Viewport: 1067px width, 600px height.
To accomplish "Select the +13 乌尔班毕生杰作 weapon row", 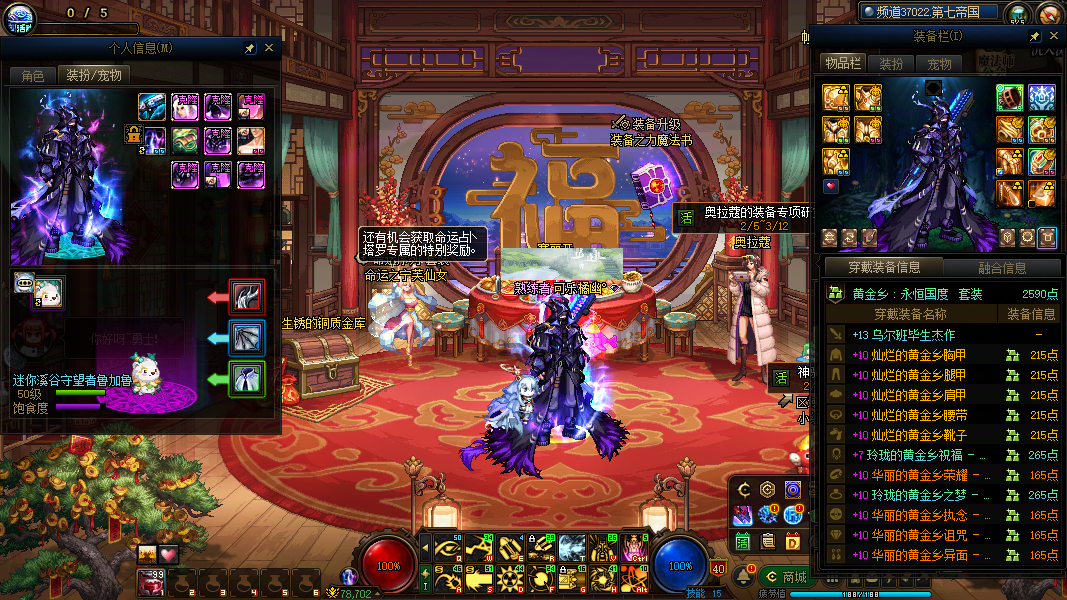I will (x=902, y=335).
